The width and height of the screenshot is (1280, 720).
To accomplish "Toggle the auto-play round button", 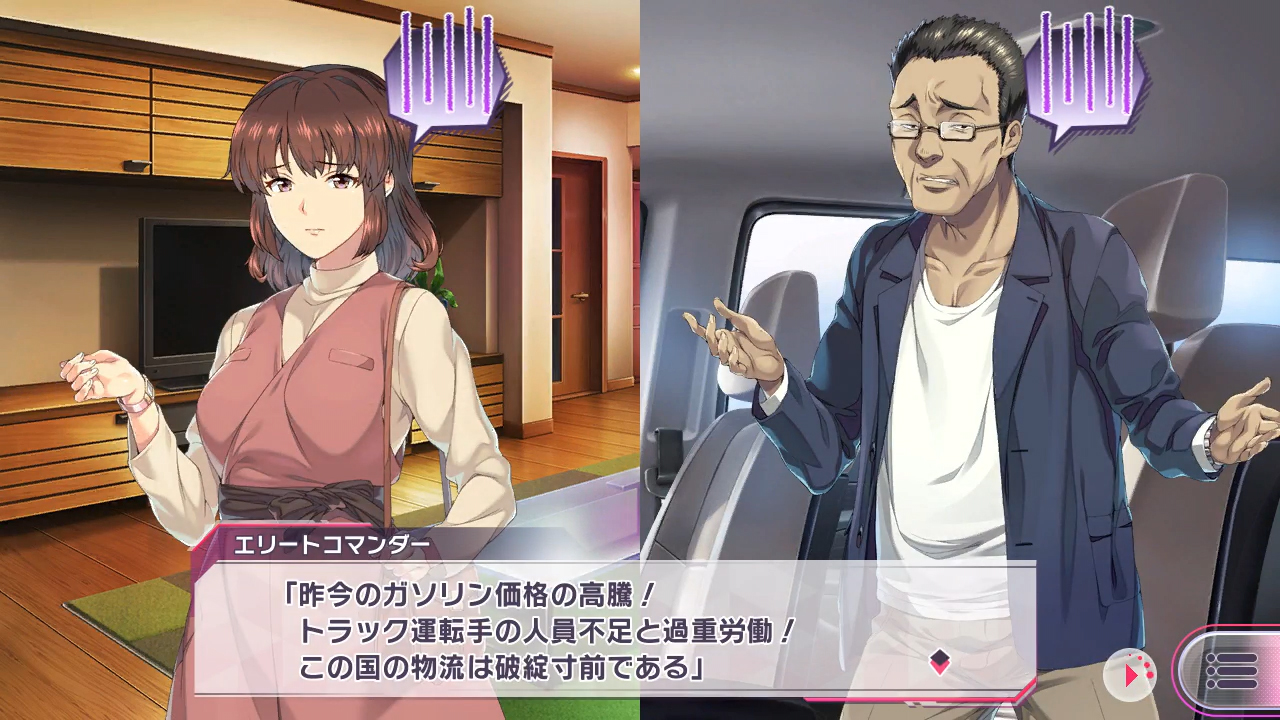I will tap(1130, 674).
